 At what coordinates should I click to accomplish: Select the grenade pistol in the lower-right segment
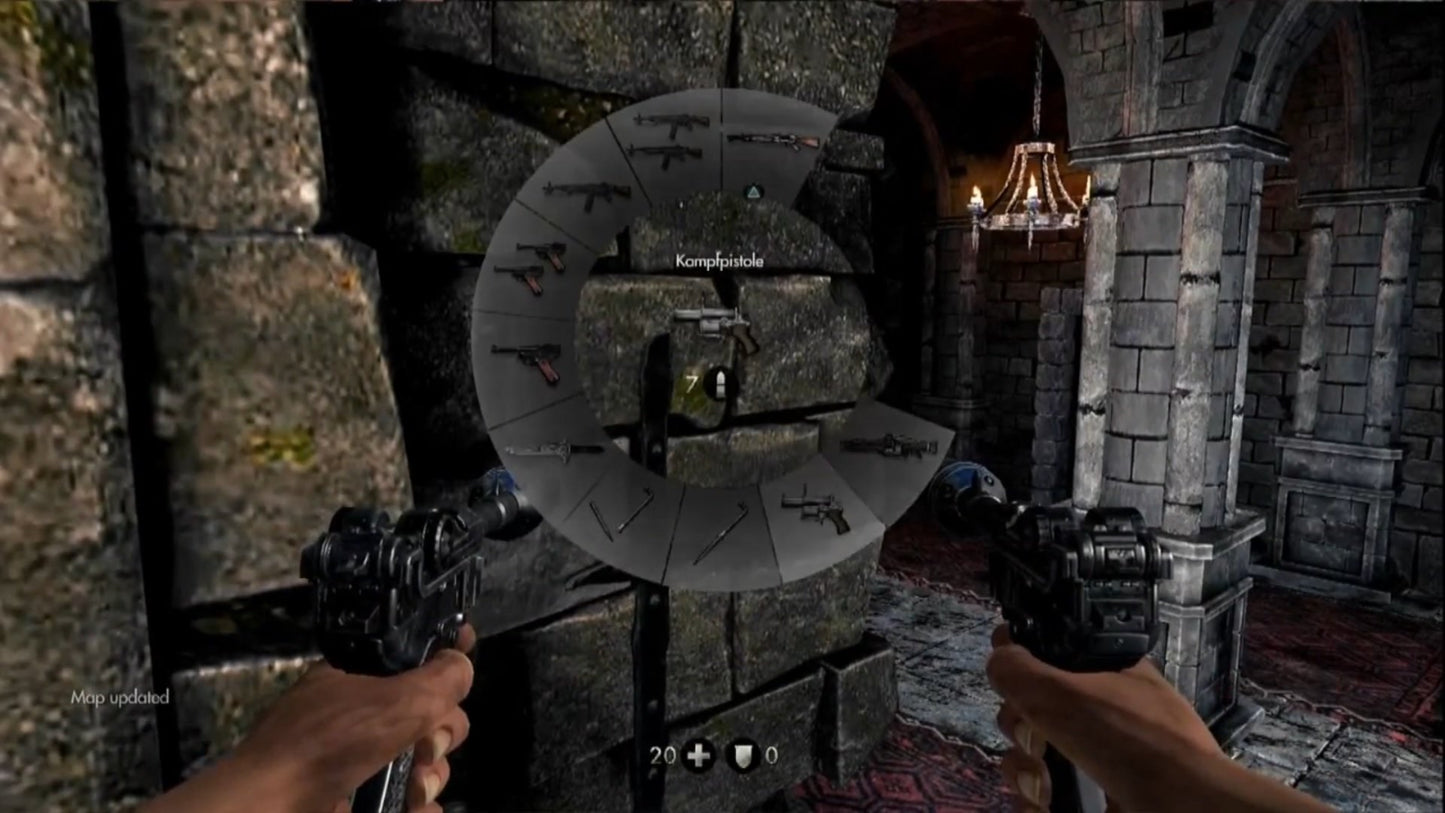point(815,509)
